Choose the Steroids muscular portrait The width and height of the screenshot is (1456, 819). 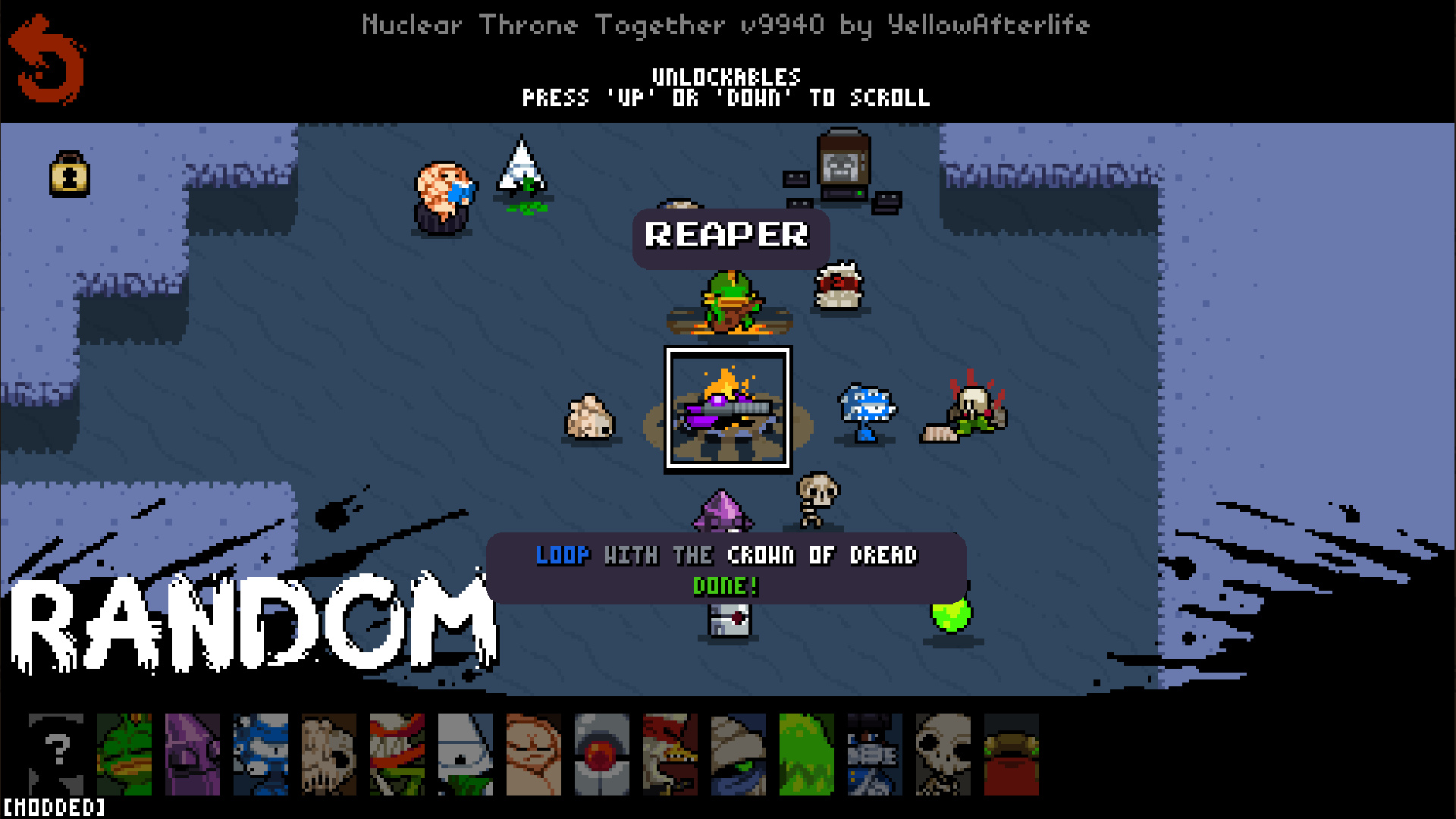(x=534, y=754)
